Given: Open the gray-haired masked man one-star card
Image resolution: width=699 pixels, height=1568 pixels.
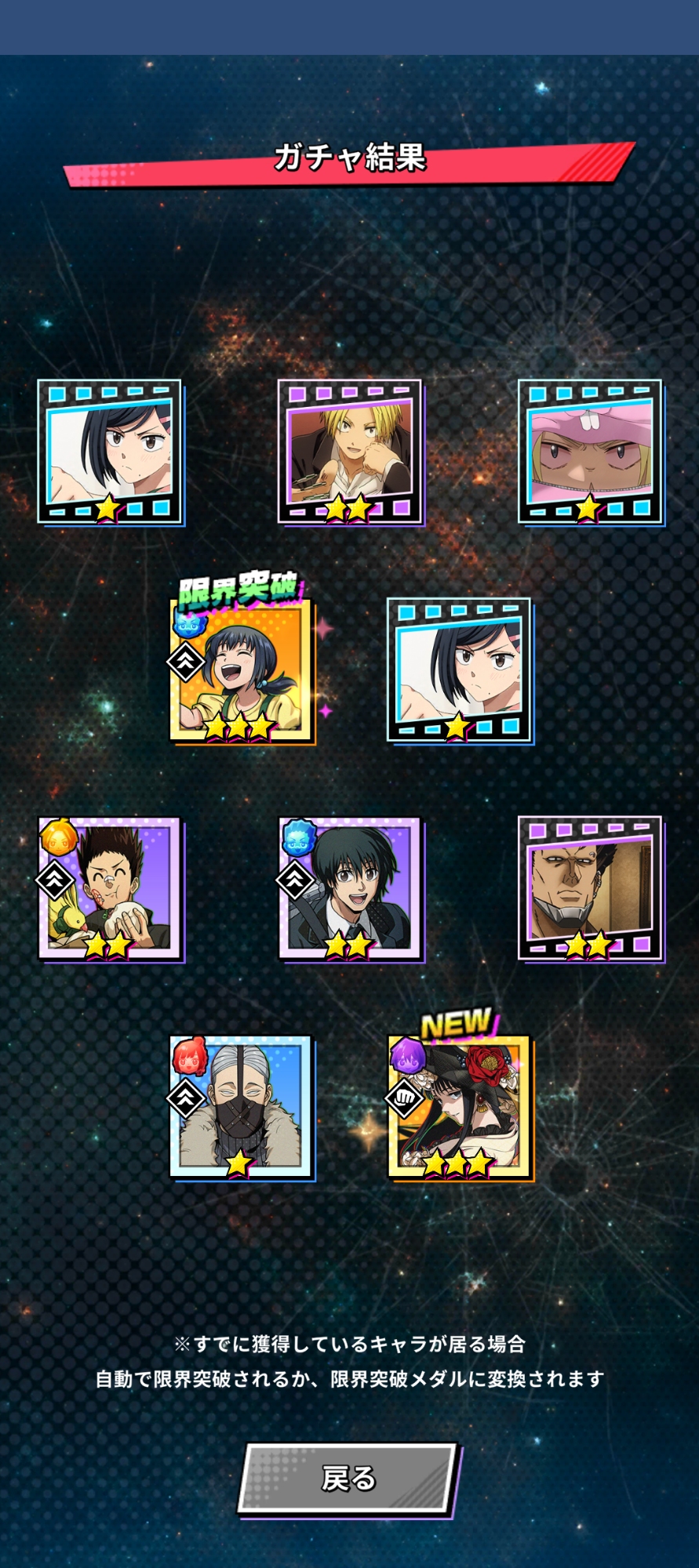Looking at the screenshot, I should [242, 1106].
